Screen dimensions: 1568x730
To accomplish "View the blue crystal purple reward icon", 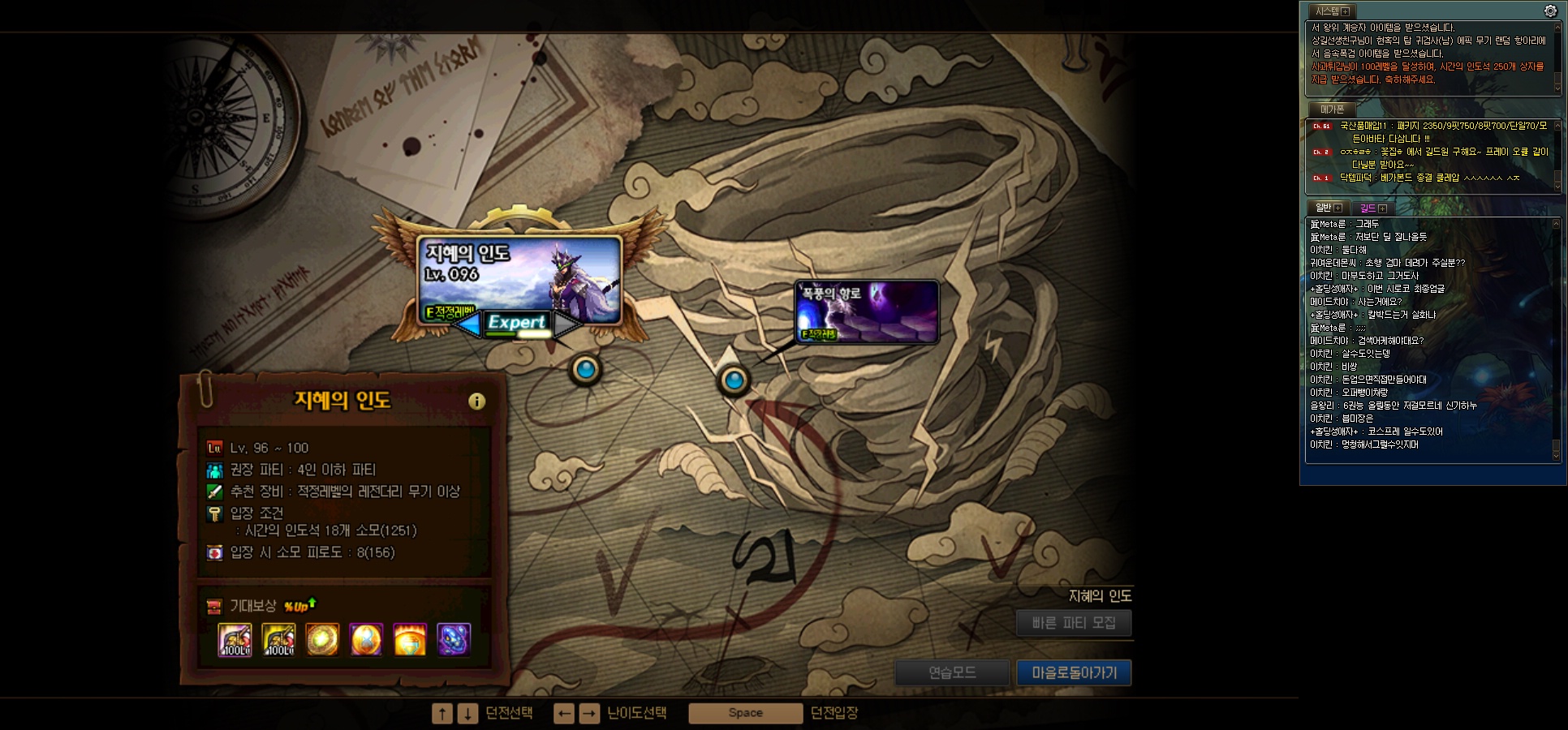I will (x=454, y=640).
